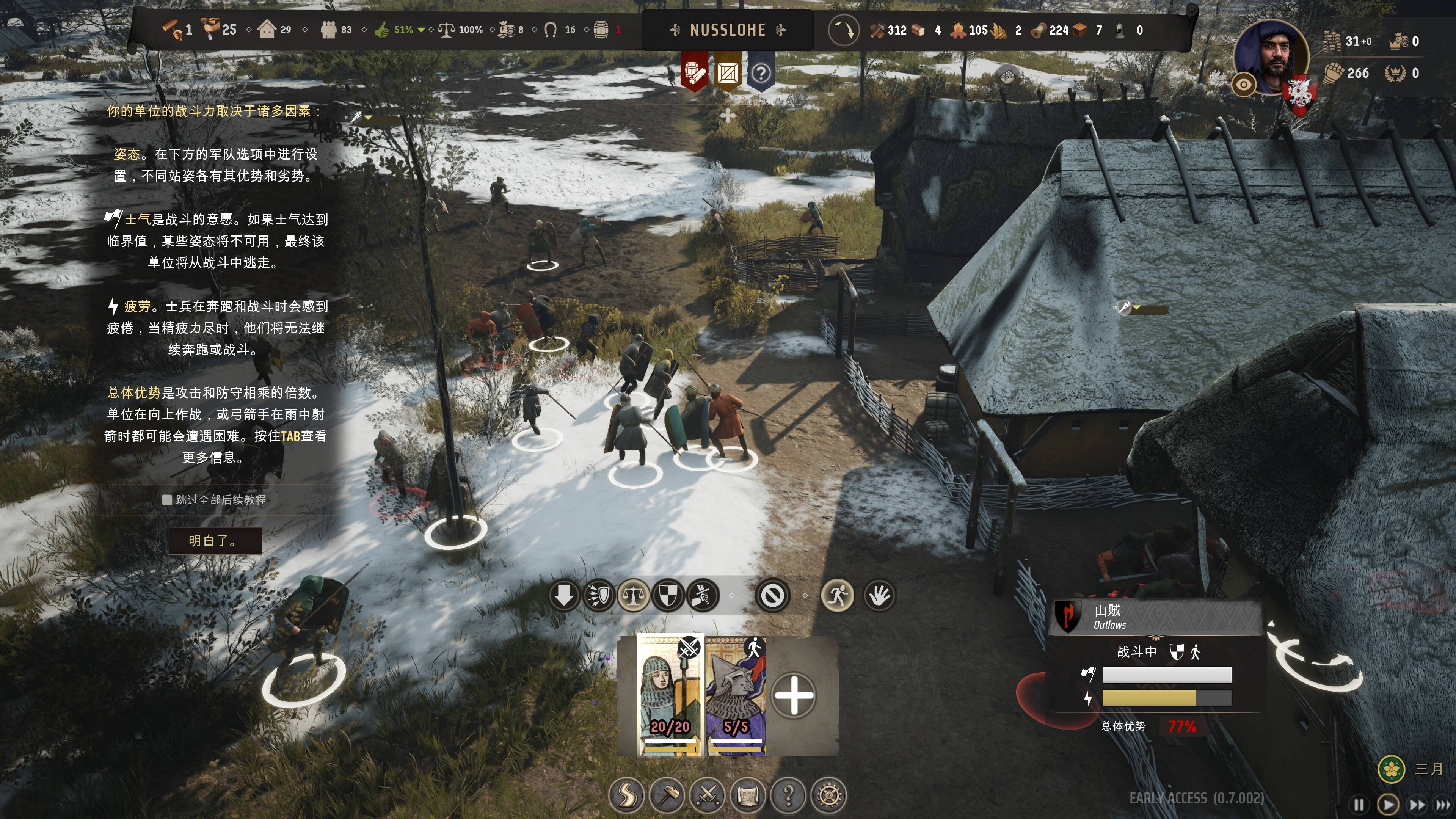The width and height of the screenshot is (1456, 819).
Task: Toggle the running man run command
Action: click(837, 595)
